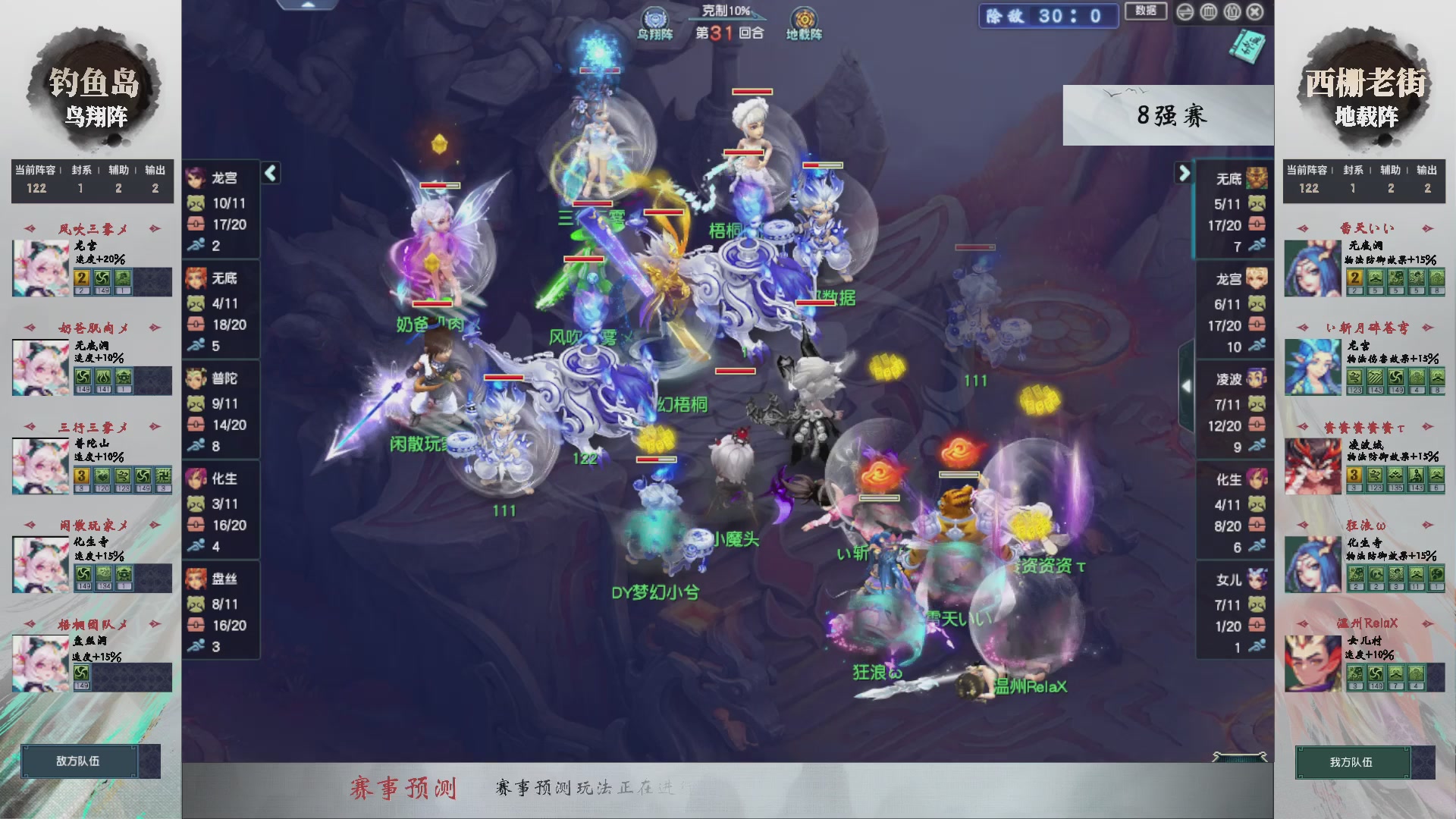This screenshot has width=1456, height=819.
Task: Select the 女儿 sect icon in the right panel
Action: [x=1257, y=578]
